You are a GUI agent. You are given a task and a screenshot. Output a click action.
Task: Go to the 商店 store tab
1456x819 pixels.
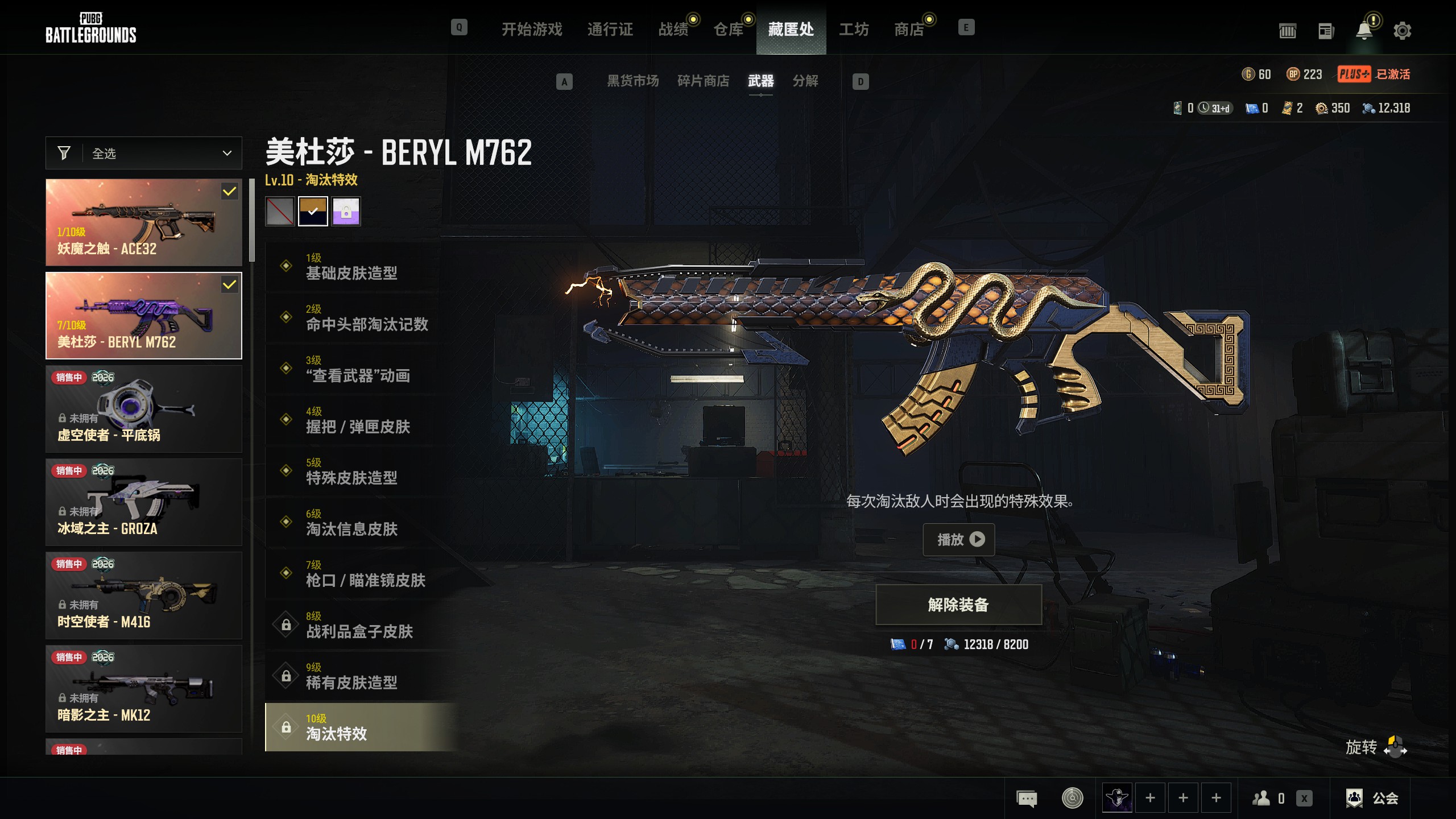click(909, 29)
